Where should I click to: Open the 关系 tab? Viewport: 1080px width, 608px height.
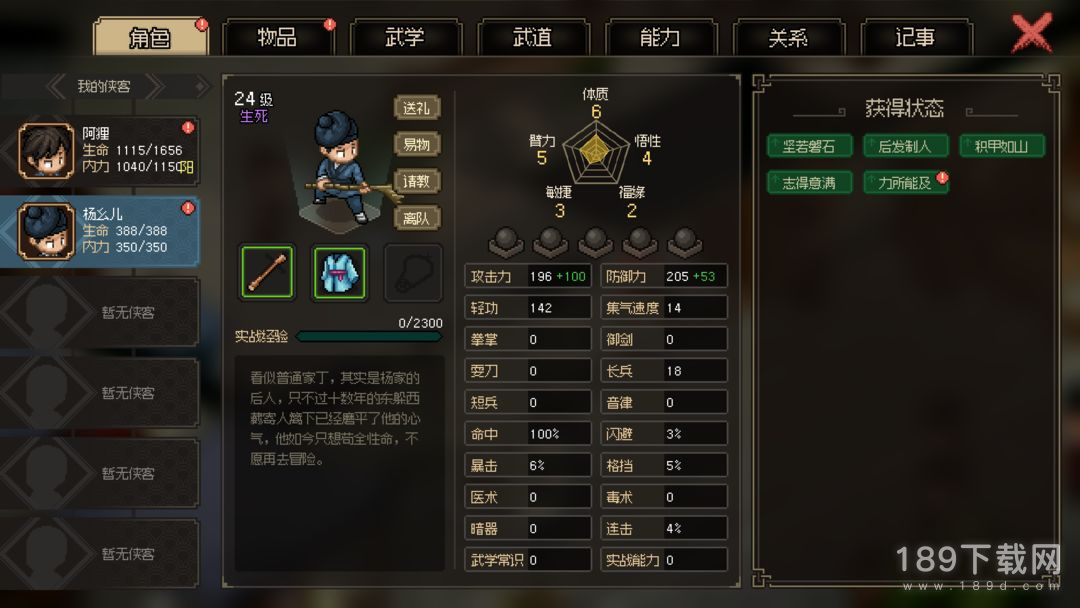[788, 38]
